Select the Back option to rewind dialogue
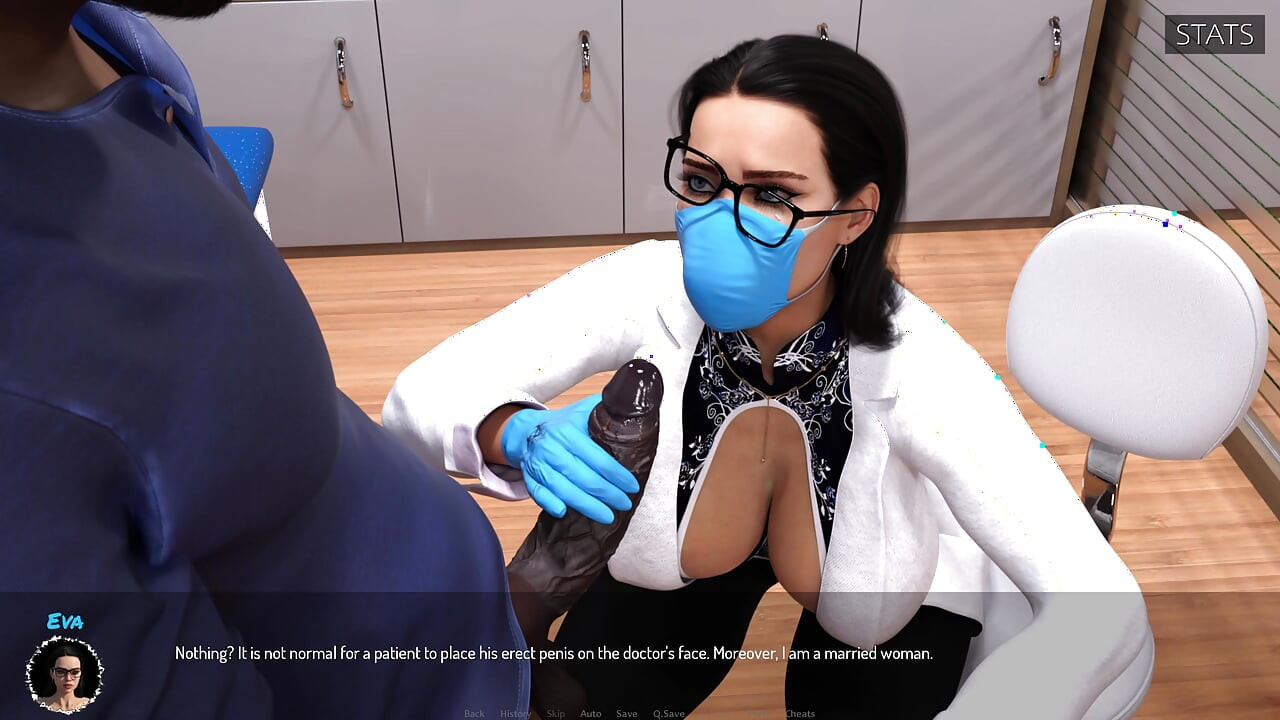 click(x=474, y=713)
